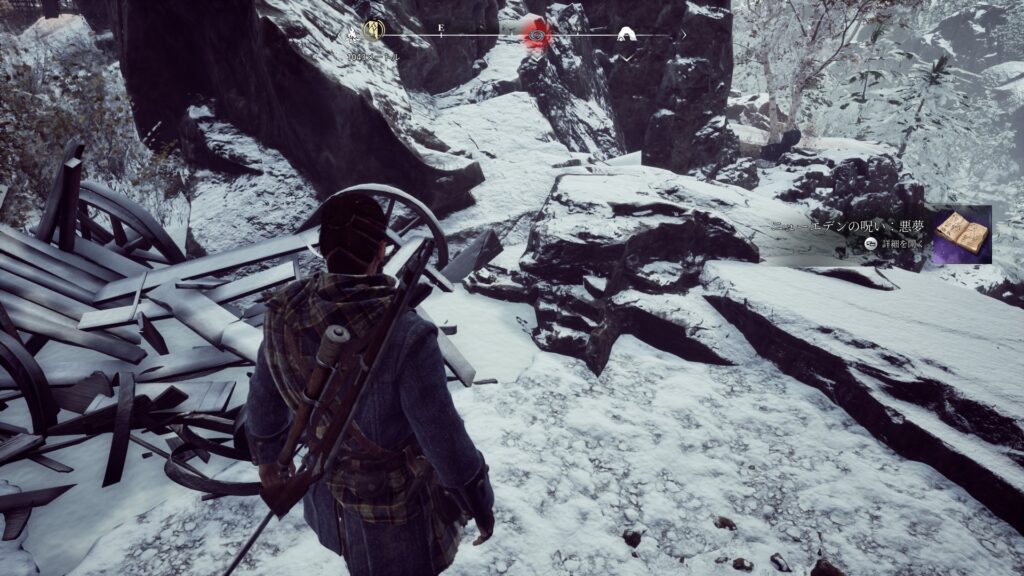Screen dimensions: 1024x576
Task: Click the white shelter marker on the compass
Action: (x=626, y=36)
